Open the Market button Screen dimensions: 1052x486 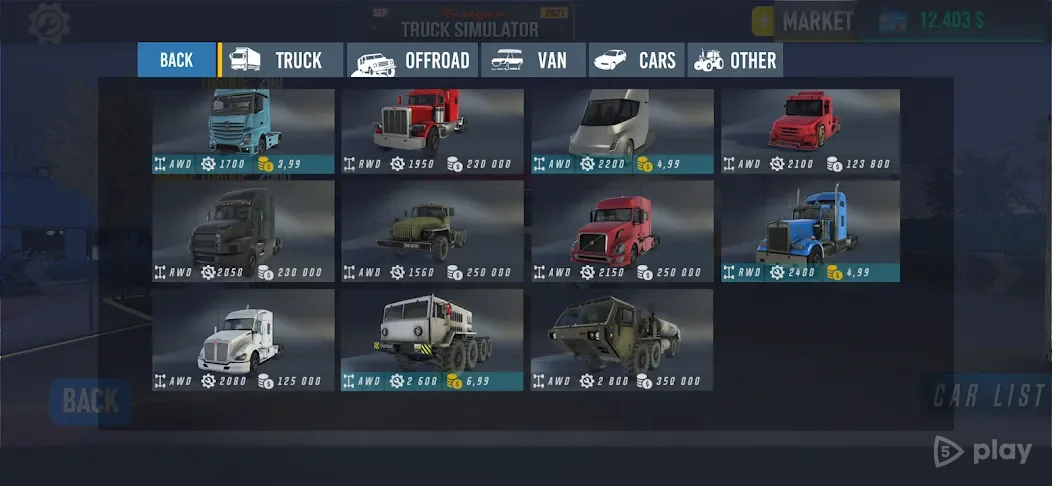(x=805, y=21)
